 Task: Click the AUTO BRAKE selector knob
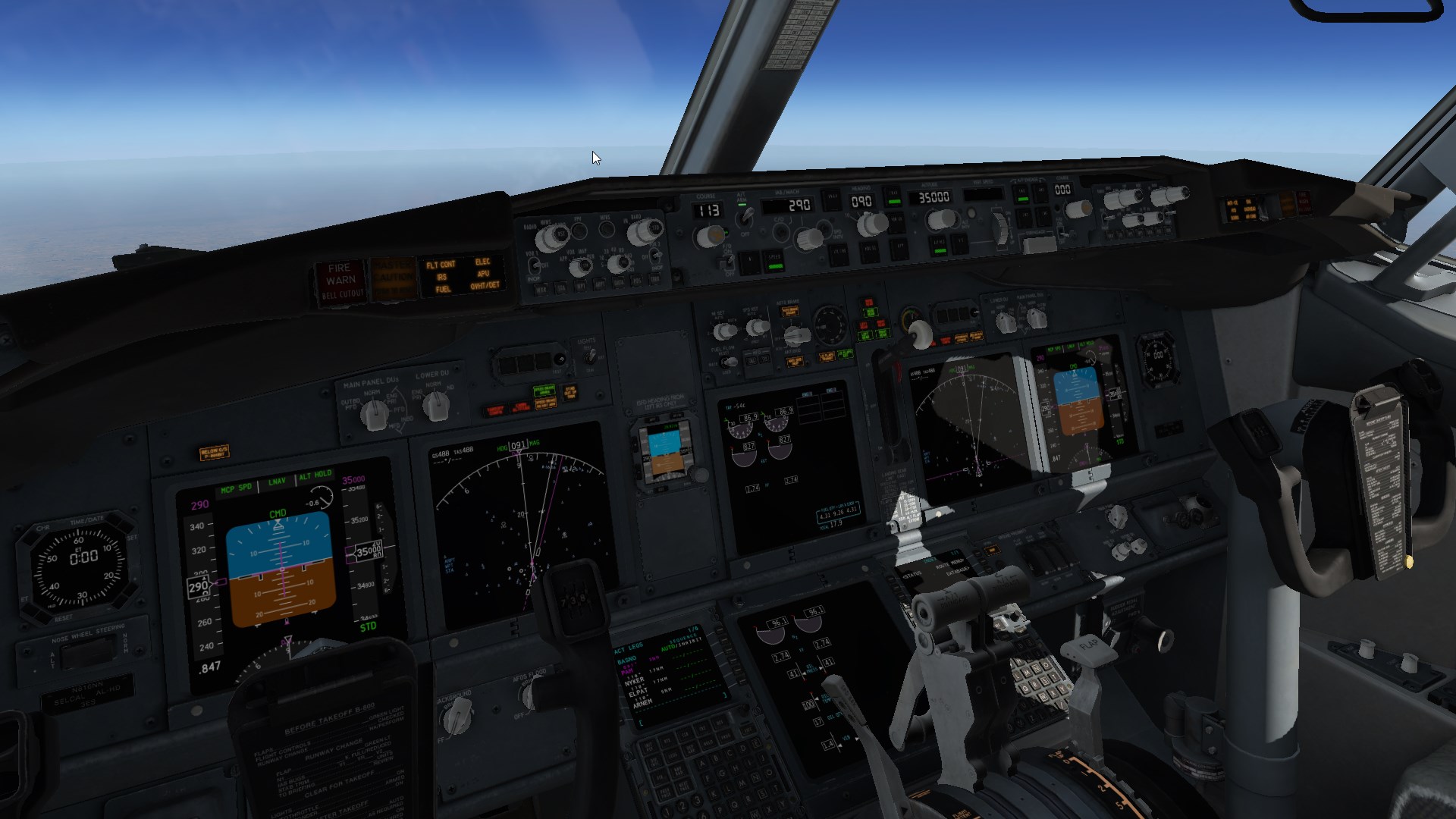[796, 334]
